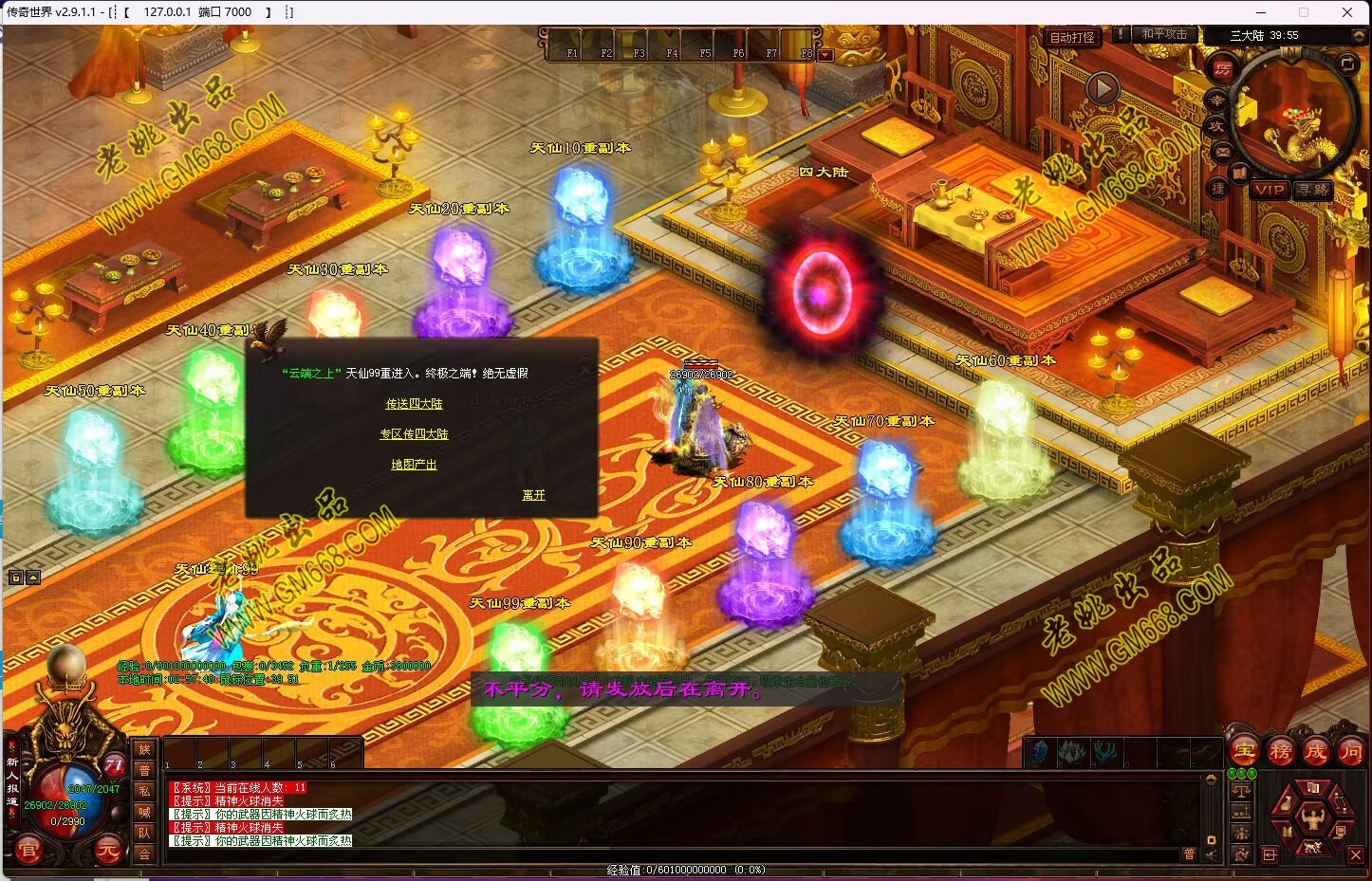Screen dimensions: 1372x881
Task: Activate the 寻路 pathfinding button
Action: point(1313,190)
